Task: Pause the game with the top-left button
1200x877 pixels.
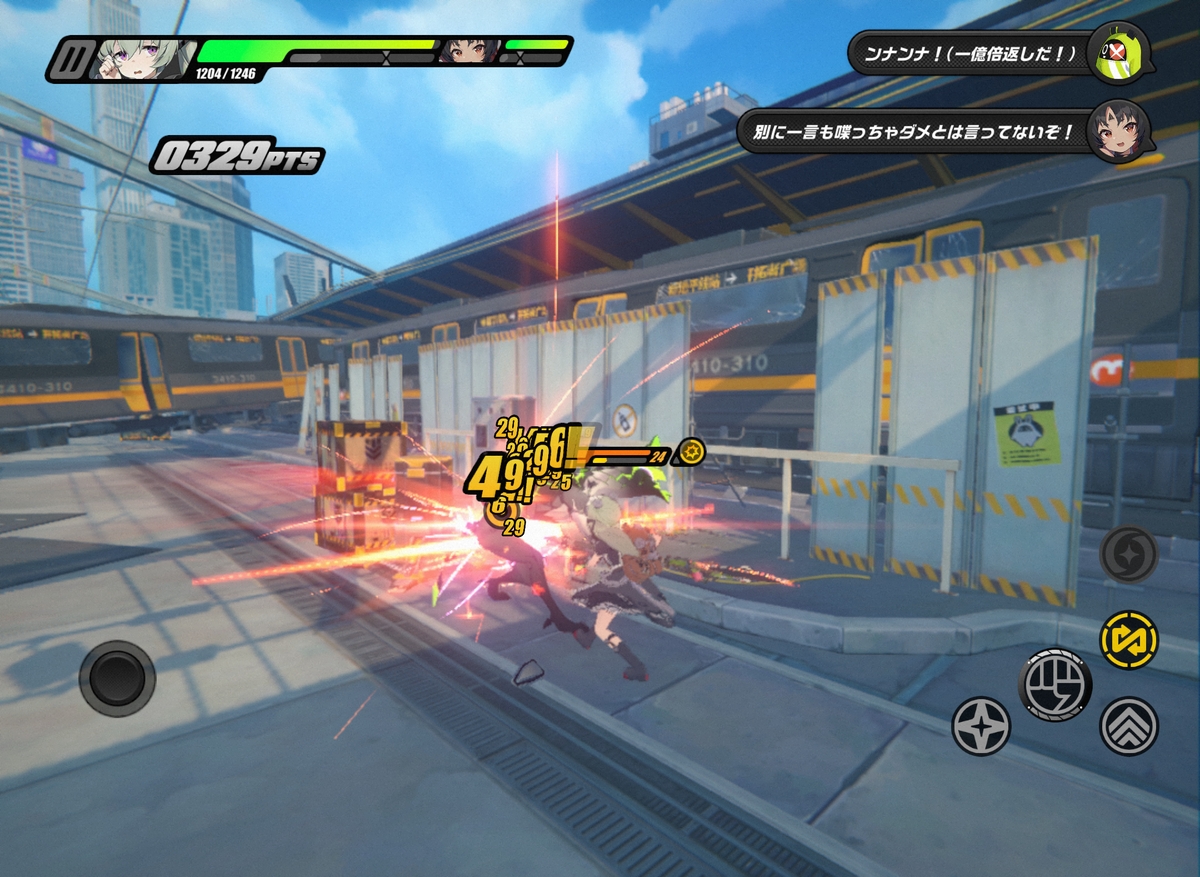Action: coord(69,59)
